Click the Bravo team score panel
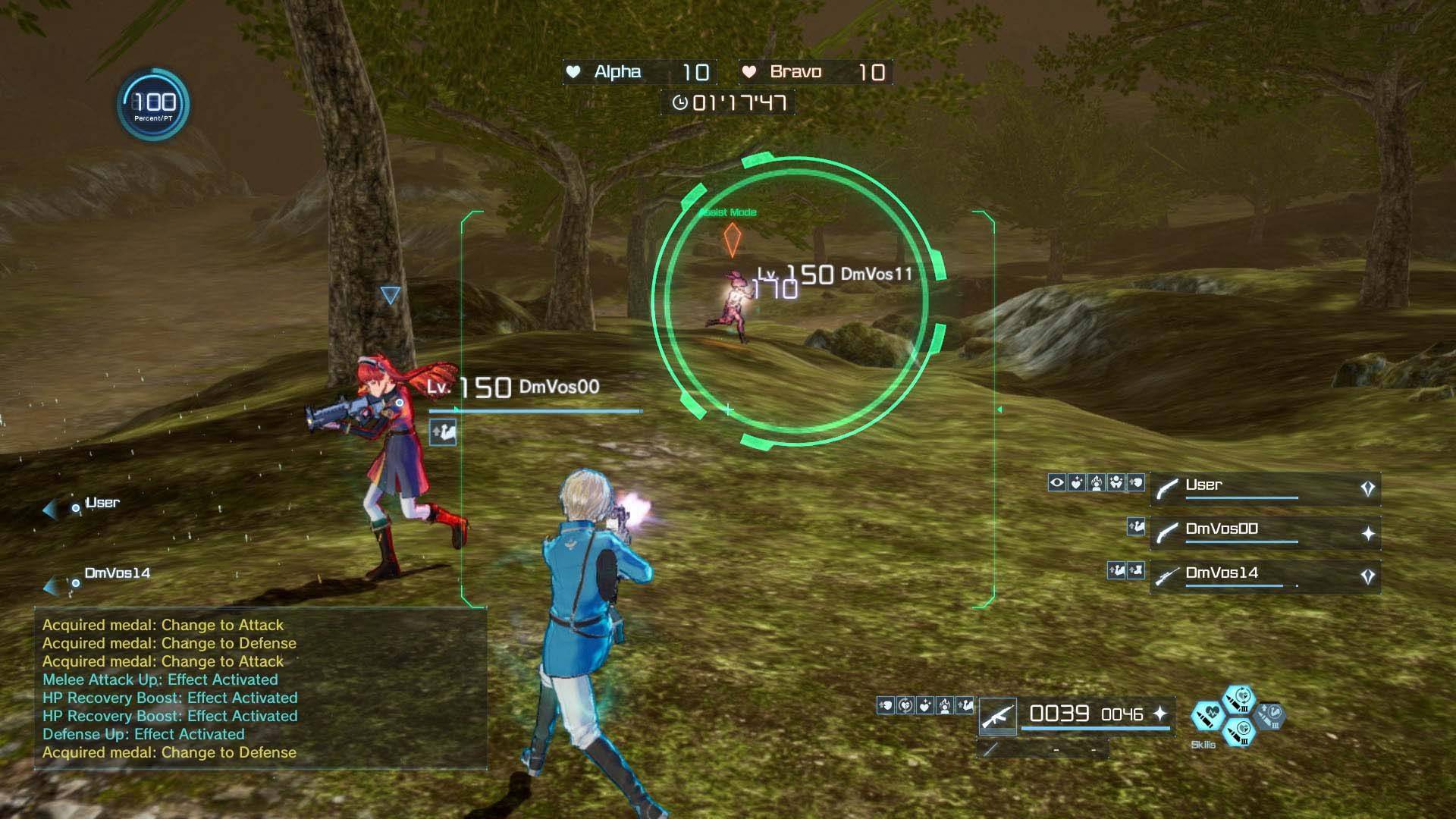 tap(815, 72)
